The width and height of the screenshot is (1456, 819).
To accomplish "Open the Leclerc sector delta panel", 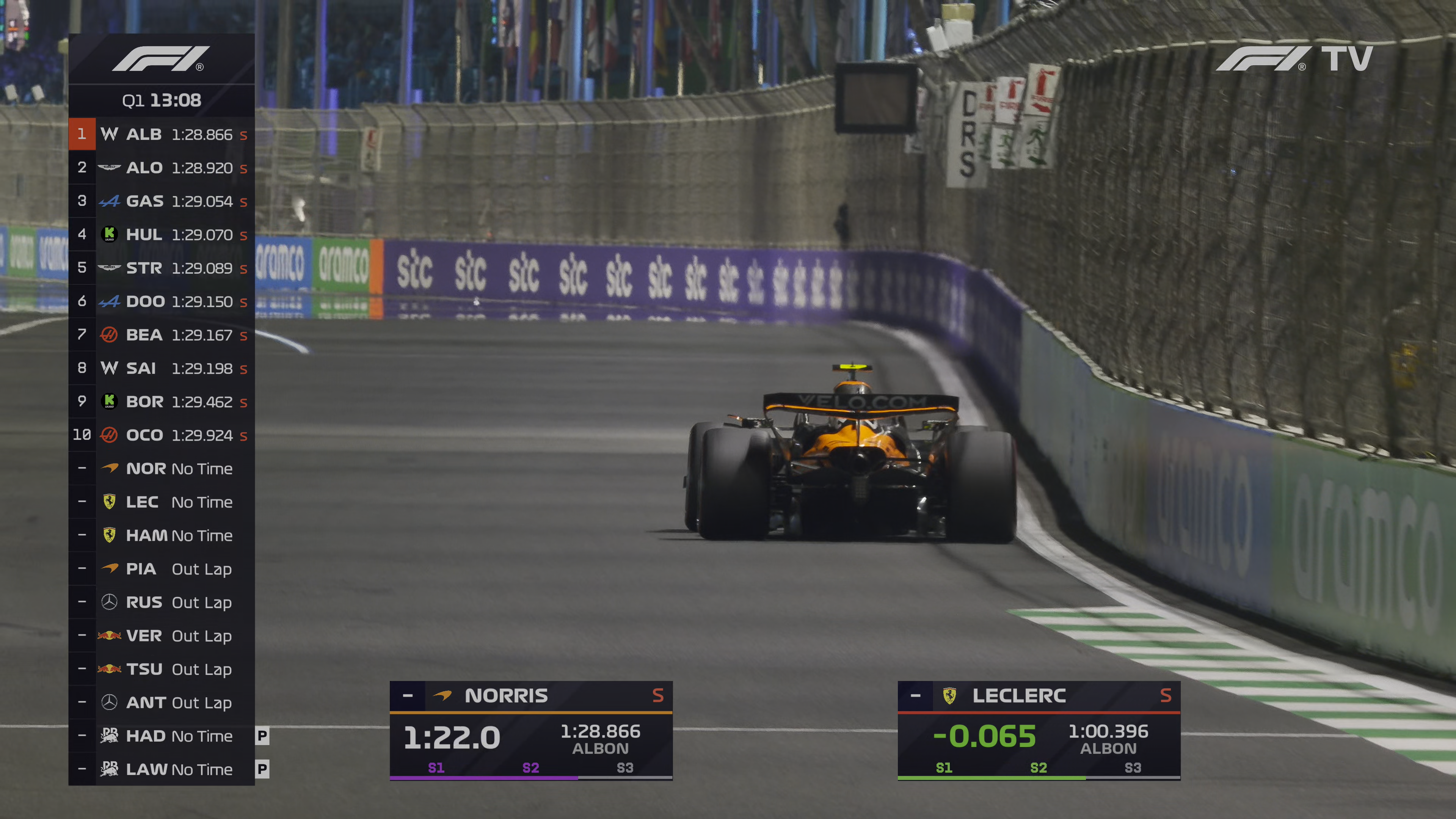I will coord(1038,730).
